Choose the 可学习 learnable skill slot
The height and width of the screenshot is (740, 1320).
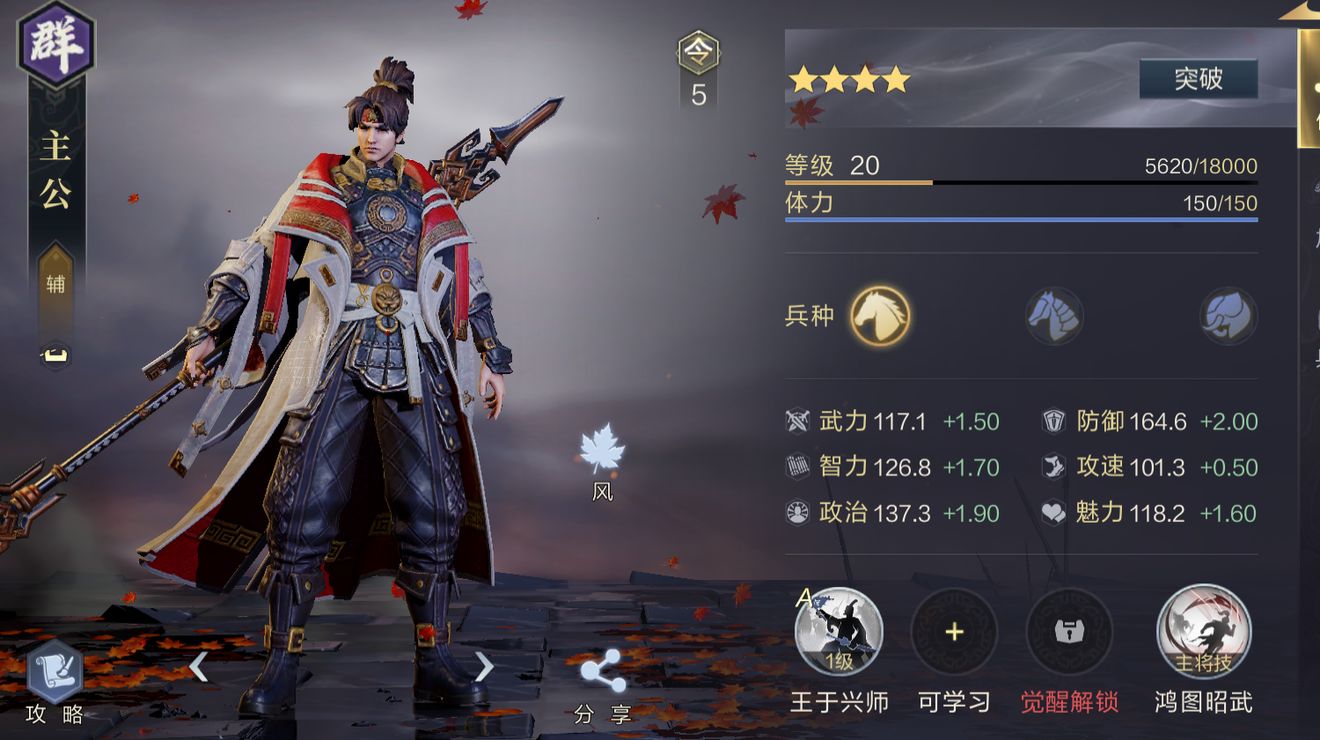954,632
